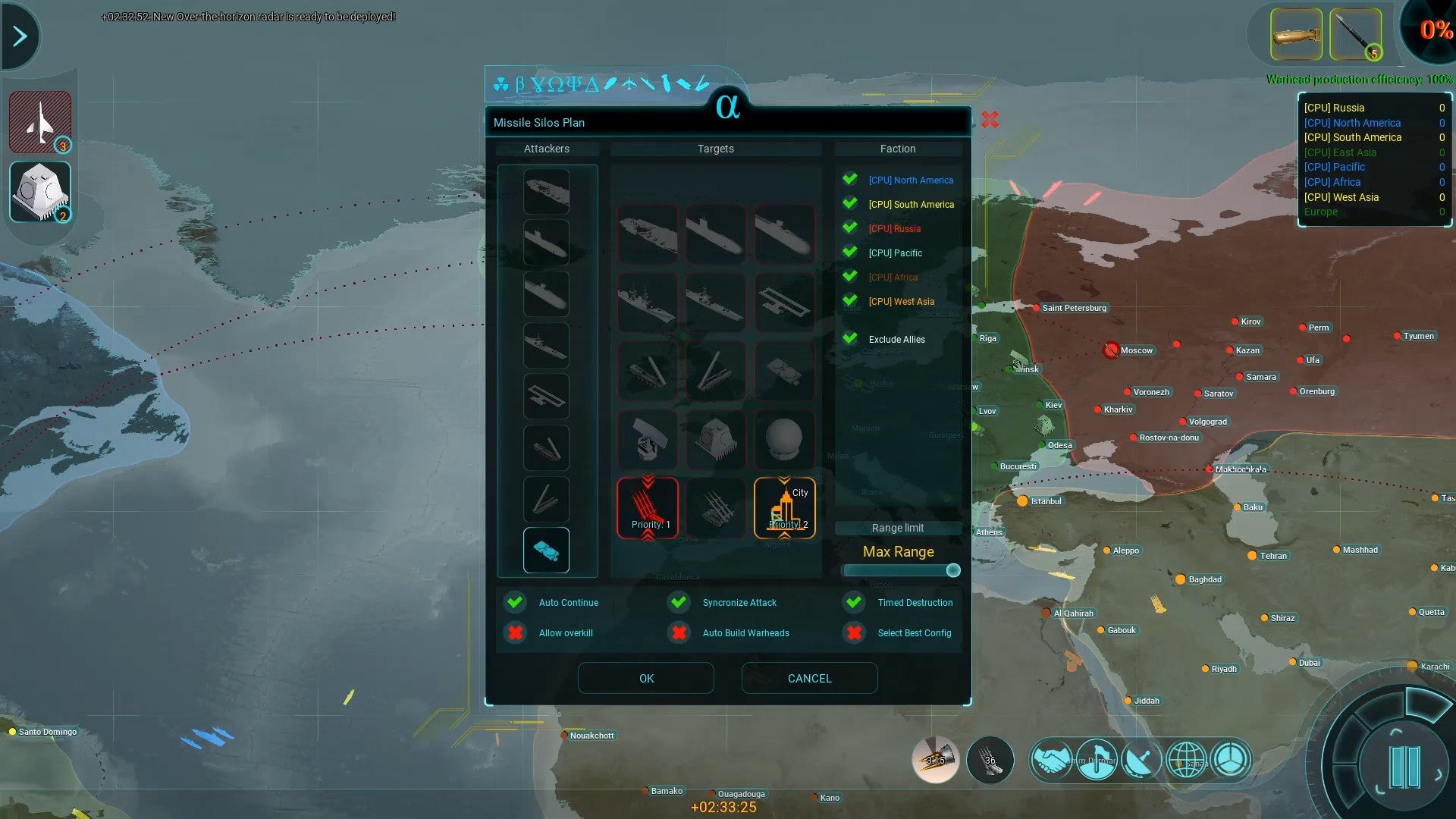
Task: Click the satellite dish radar icon at bottom
Action: (1143, 759)
